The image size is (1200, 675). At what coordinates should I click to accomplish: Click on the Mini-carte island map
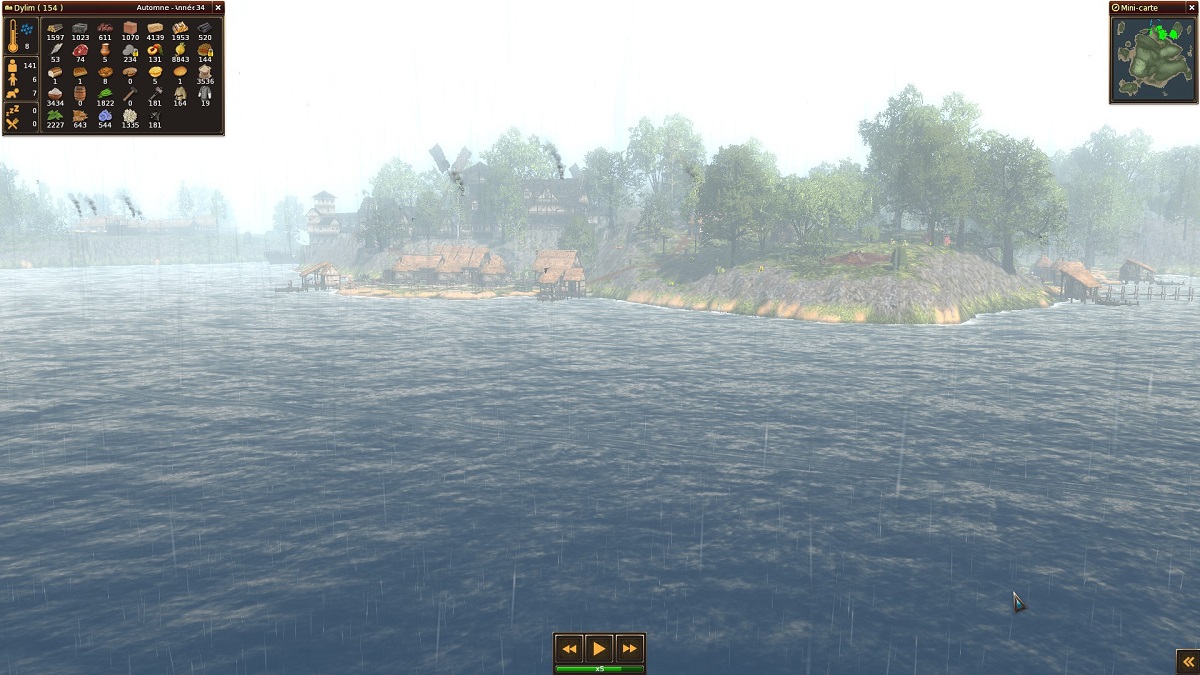[1153, 58]
